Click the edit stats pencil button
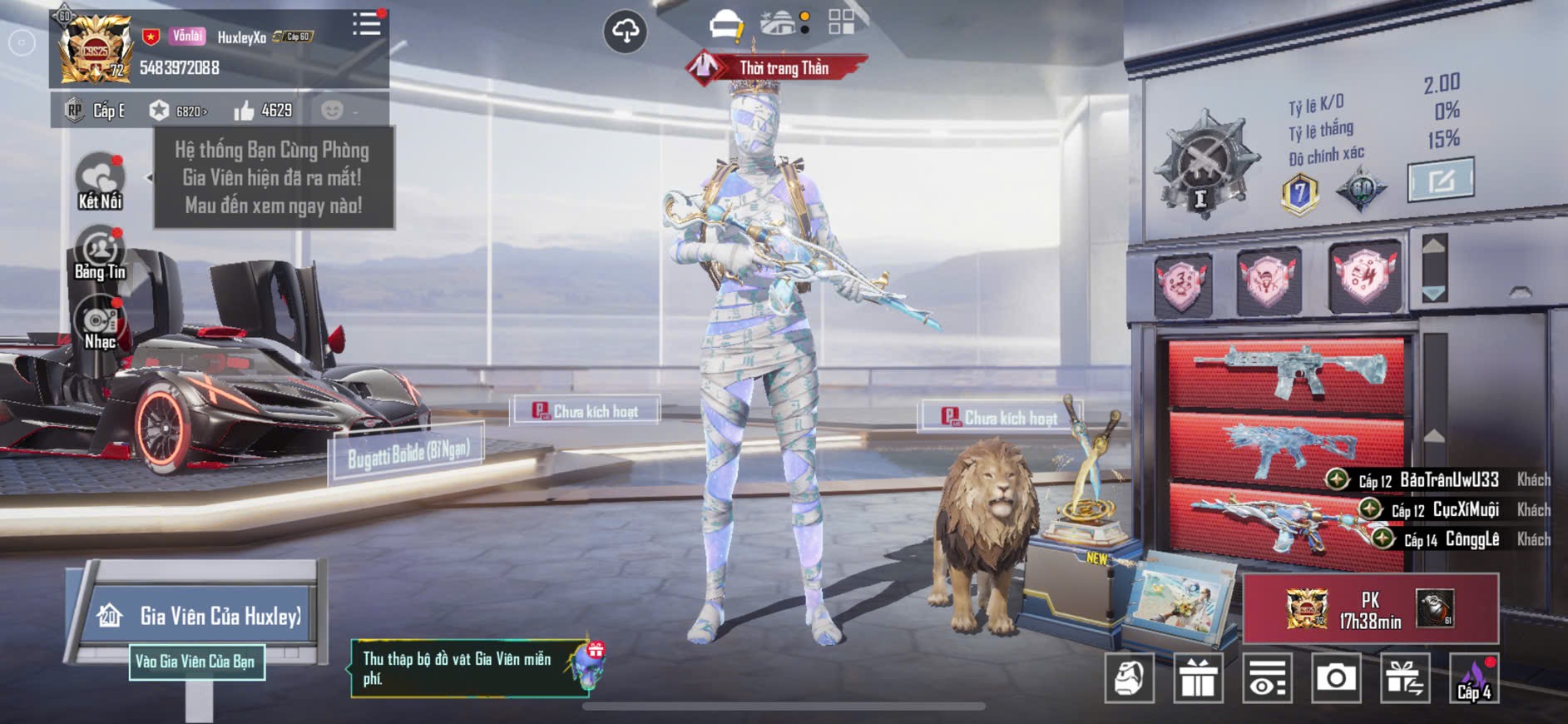Viewport: 1568px width, 724px height. pos(1440,179)
